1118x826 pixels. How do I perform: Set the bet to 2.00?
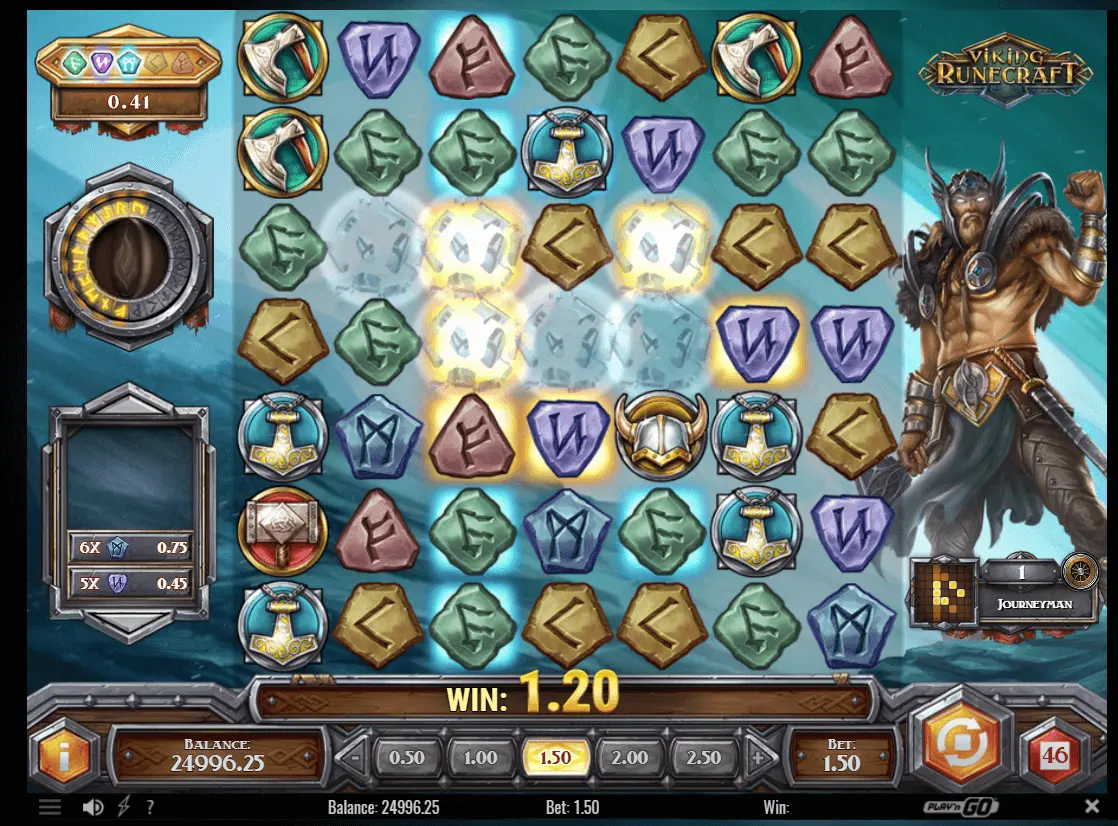pyautogui.click(x=629, y=757)
